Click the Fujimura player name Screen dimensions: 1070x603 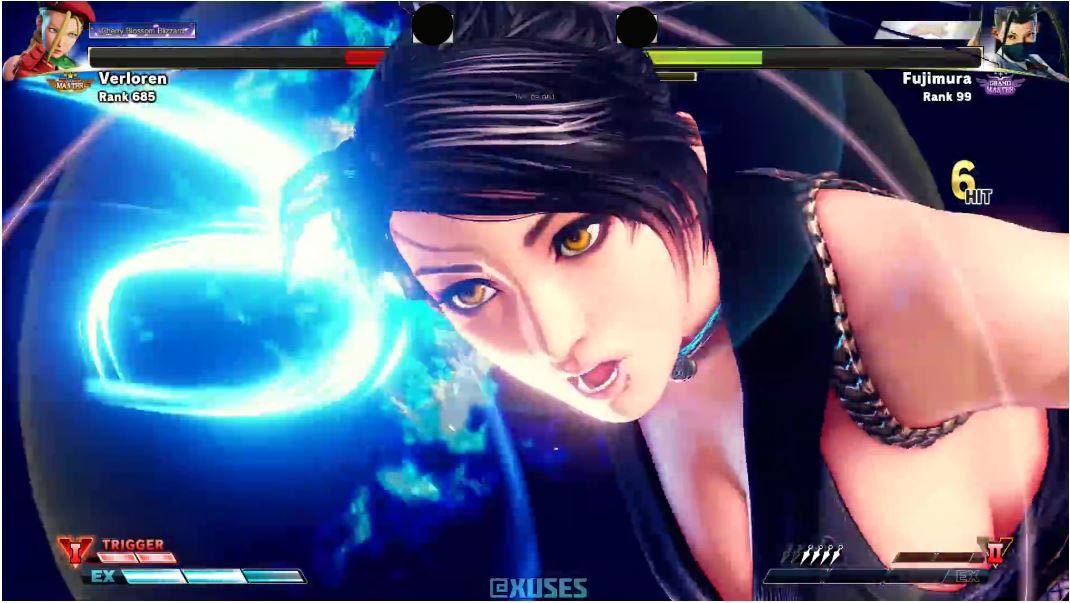tap(936, 78)
